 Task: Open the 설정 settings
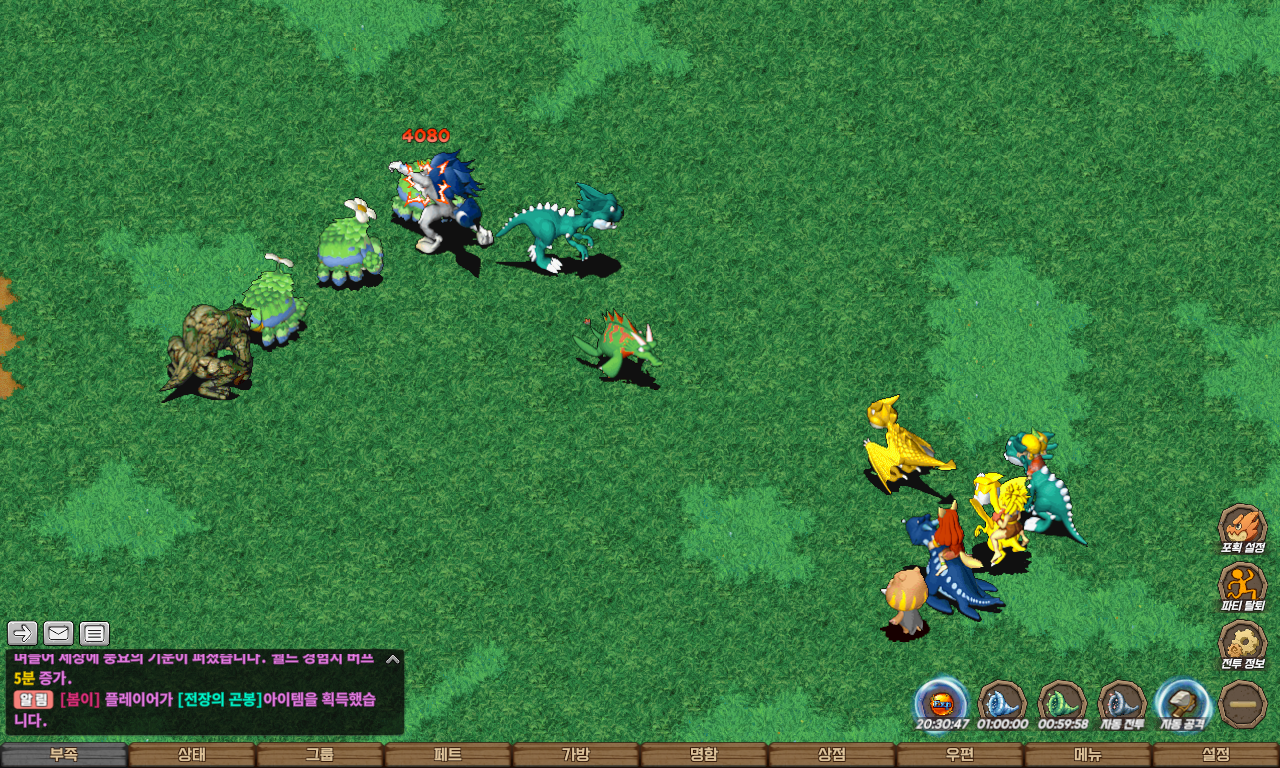(x=1216, y=755)
